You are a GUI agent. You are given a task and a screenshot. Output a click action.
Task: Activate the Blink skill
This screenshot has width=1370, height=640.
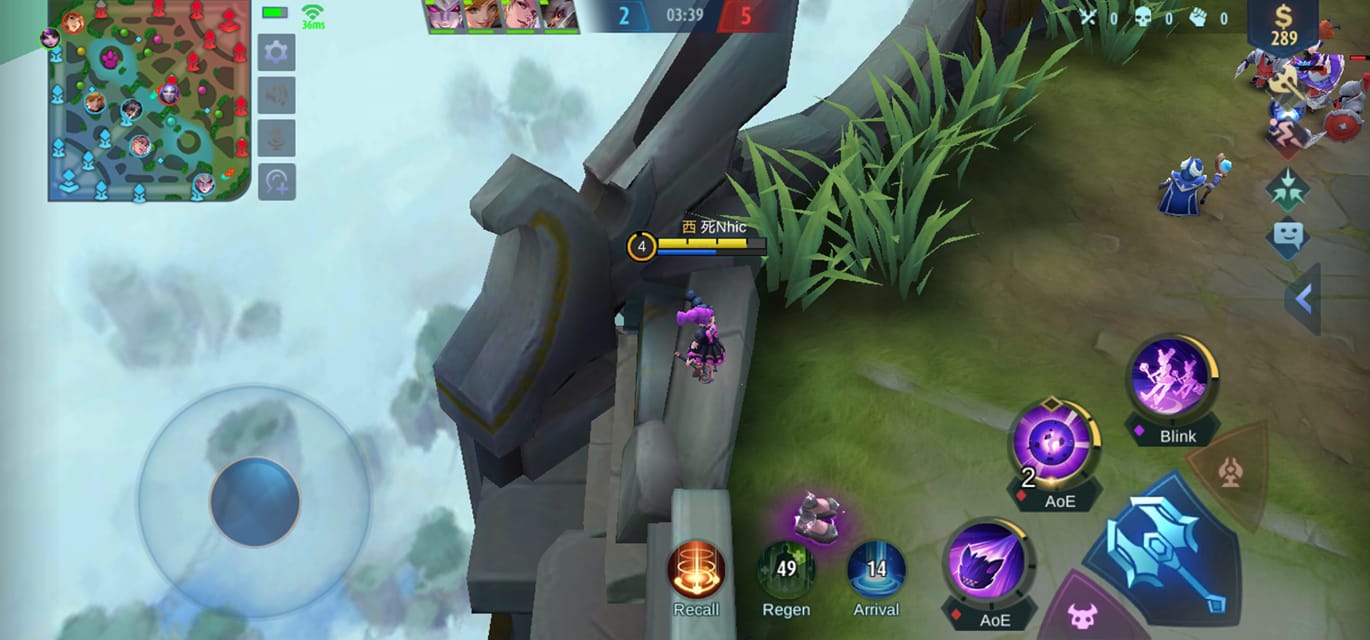tap(1171, 379)
